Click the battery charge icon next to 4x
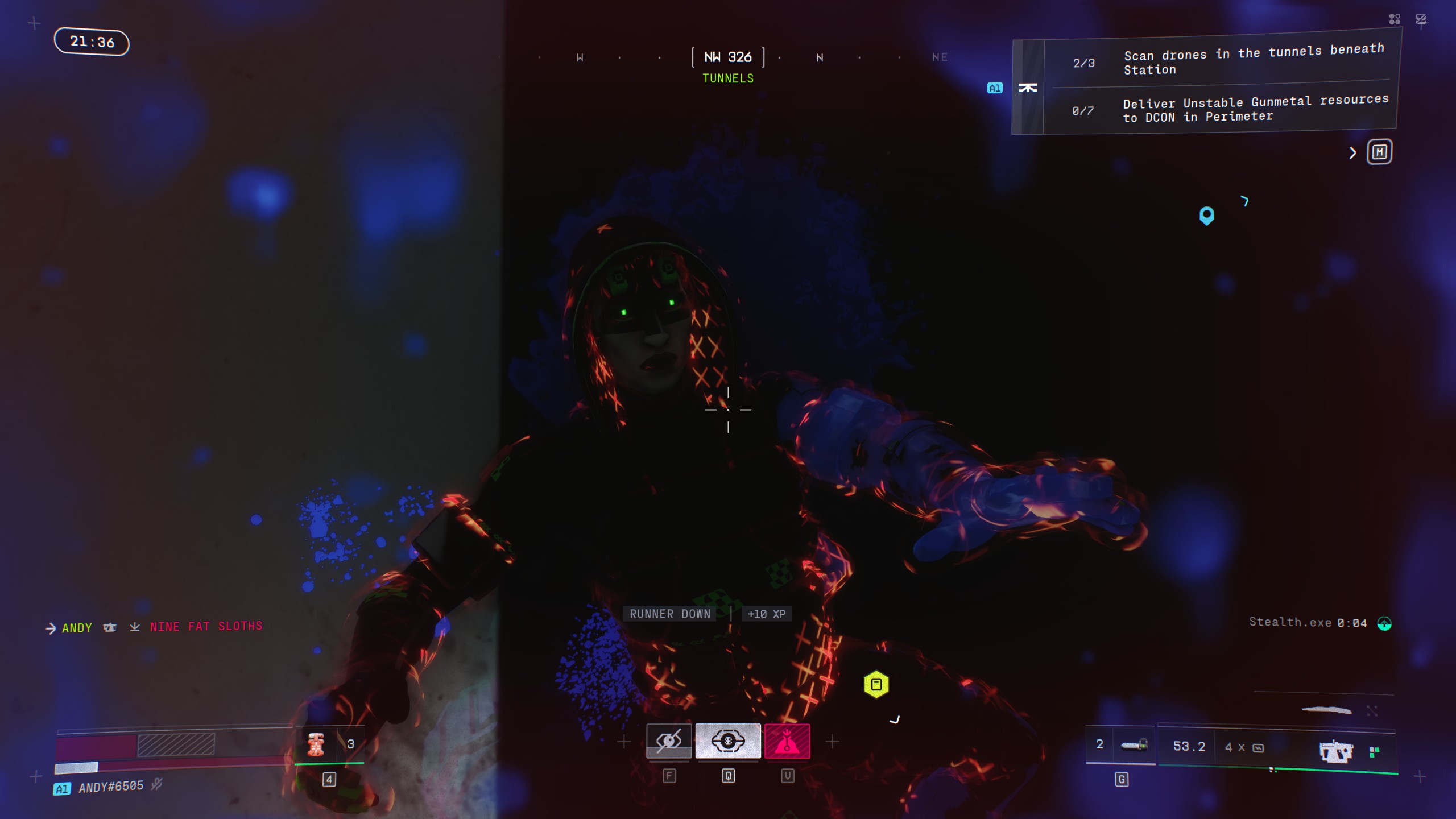The height and width of the screenshot is (819, 1456). click(x=1258, y=747)
